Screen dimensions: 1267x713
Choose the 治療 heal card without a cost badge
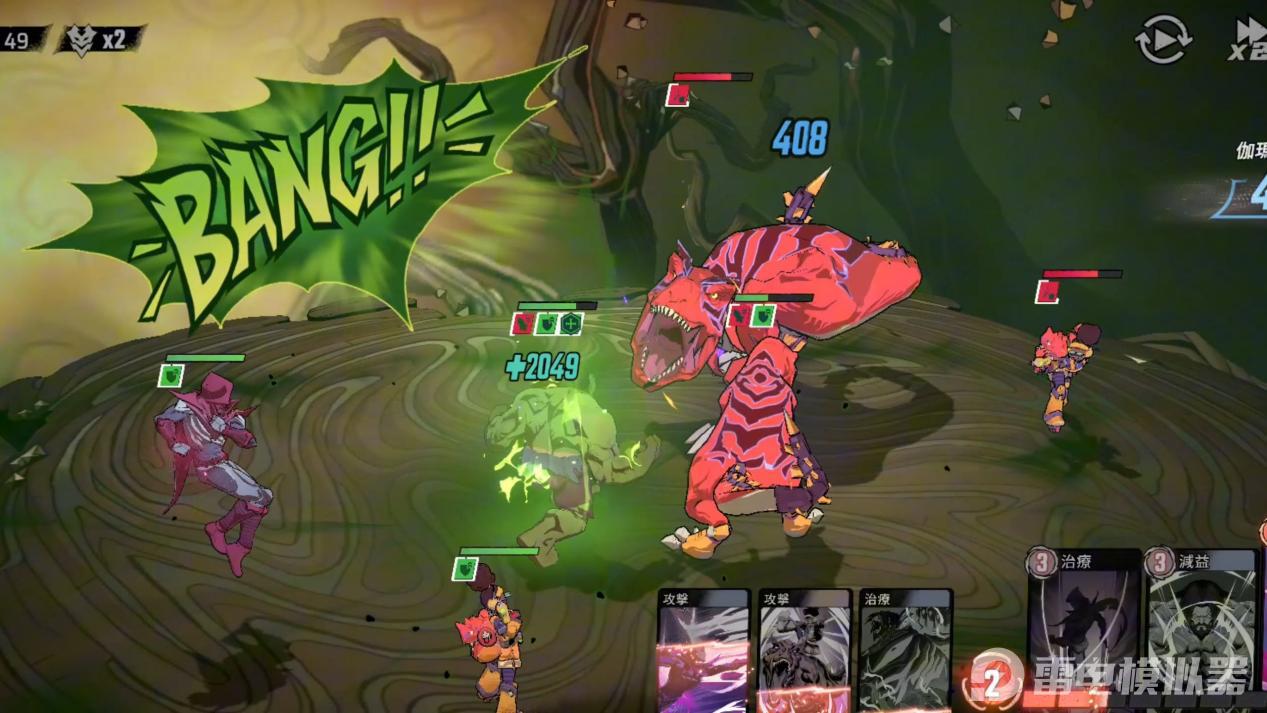click(905, 650)
